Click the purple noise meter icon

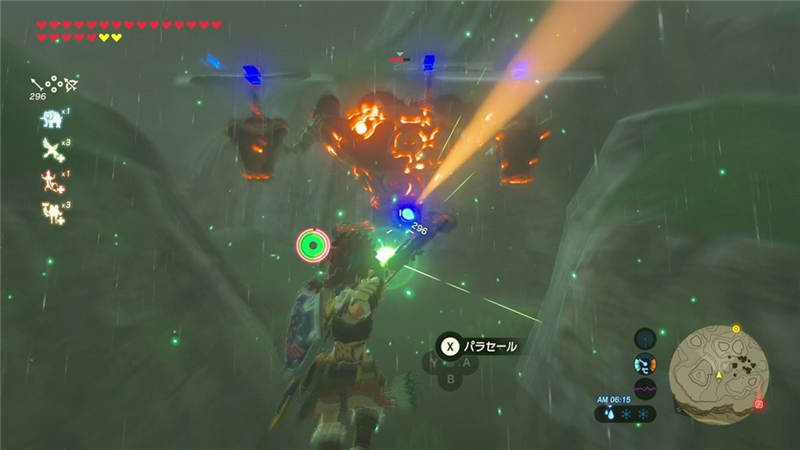coord(645,389)
